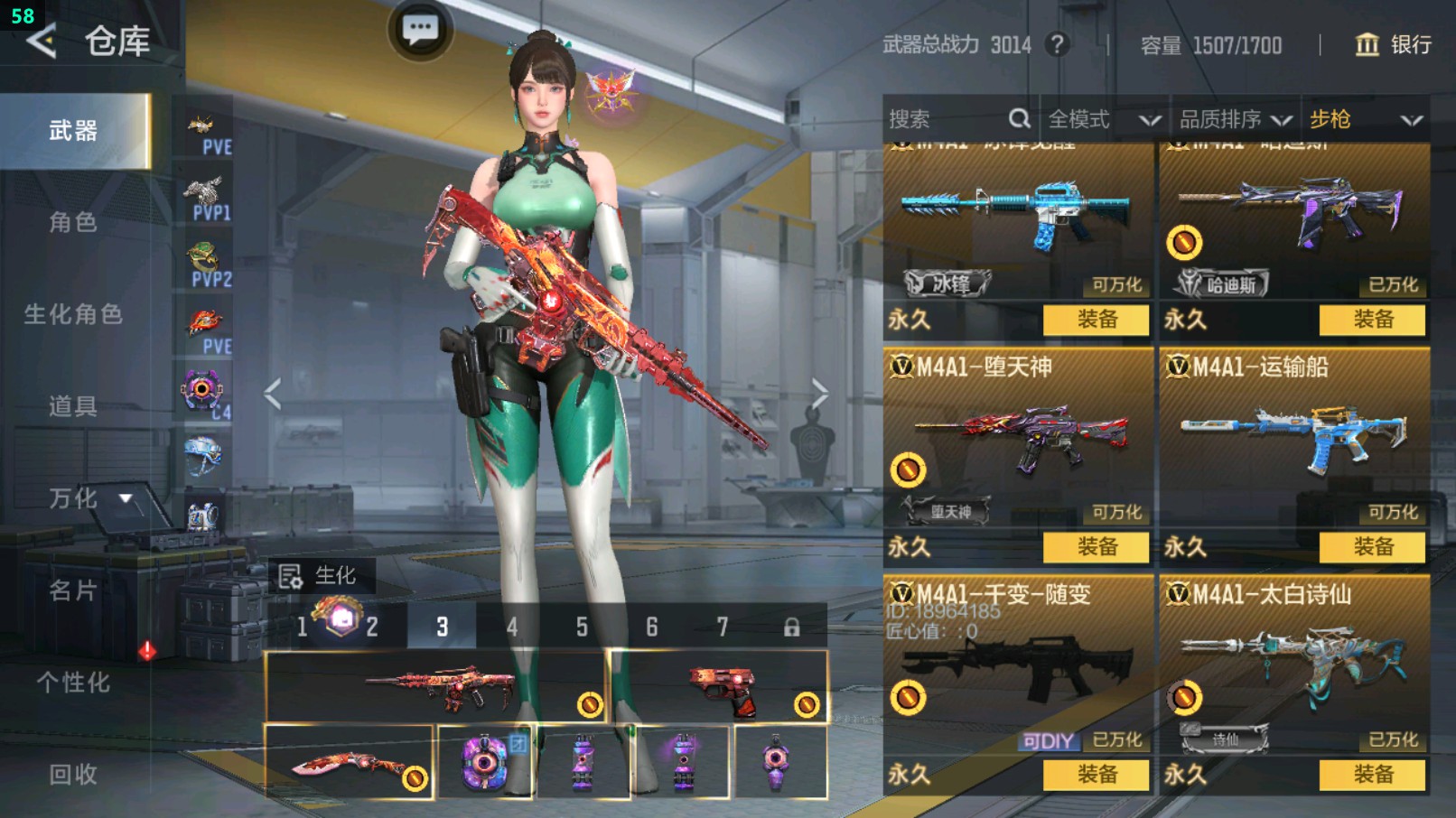
Task: Equip the M4A1-太白诗仙 rifle
Action: point(1372,774)
